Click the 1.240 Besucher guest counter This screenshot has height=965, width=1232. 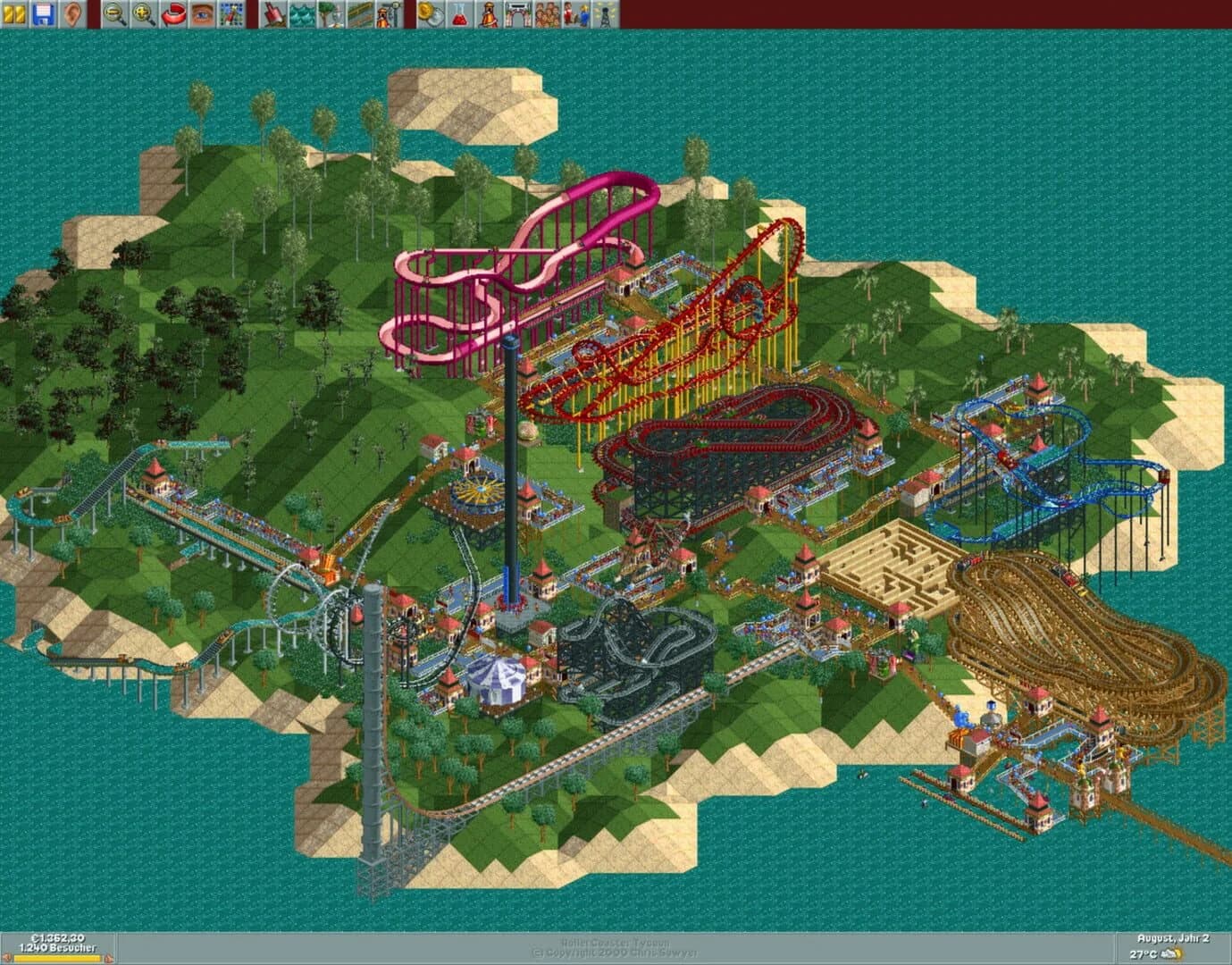point(57,947)
